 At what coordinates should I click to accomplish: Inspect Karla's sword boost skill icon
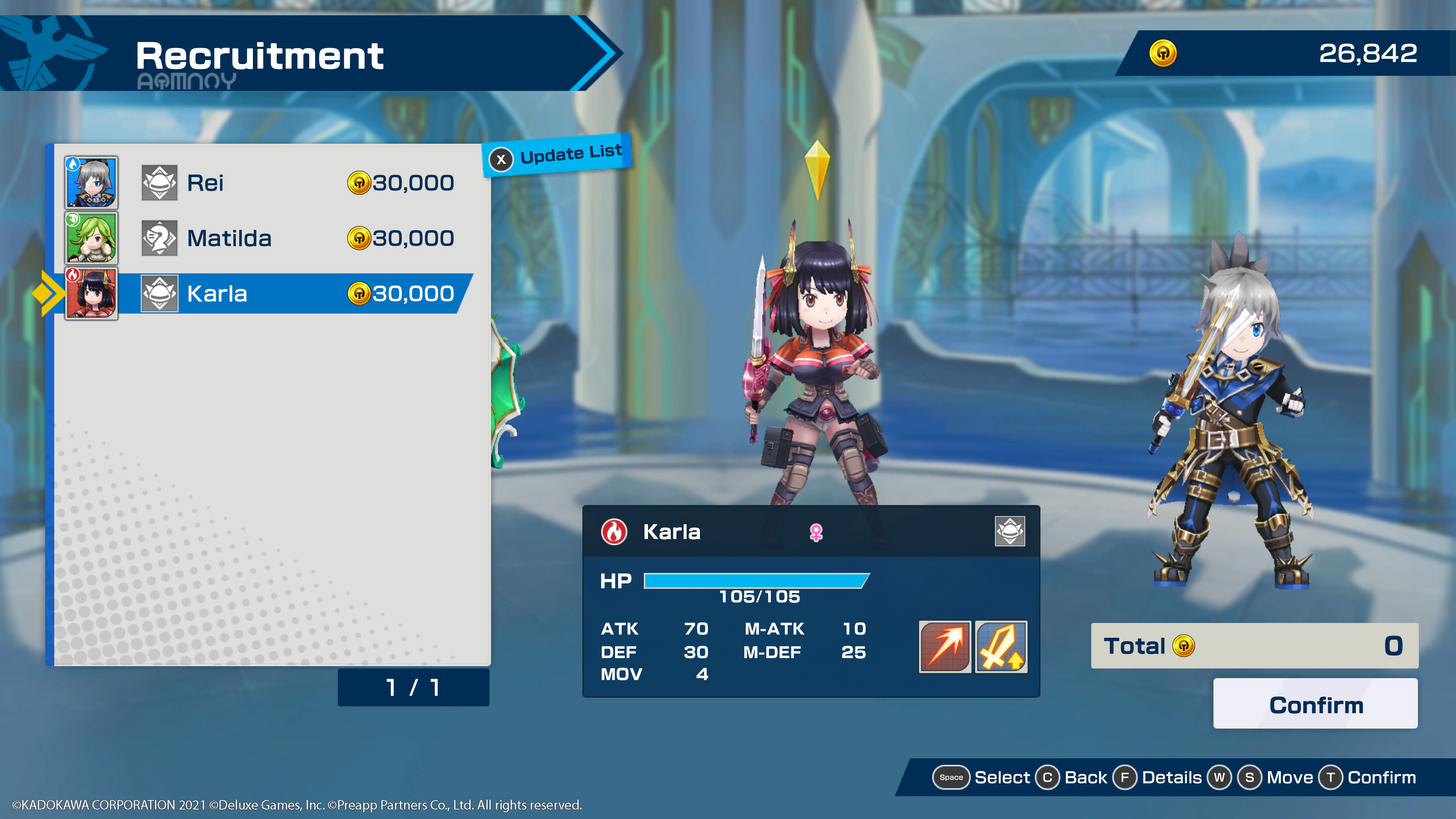pos(1001,646)
